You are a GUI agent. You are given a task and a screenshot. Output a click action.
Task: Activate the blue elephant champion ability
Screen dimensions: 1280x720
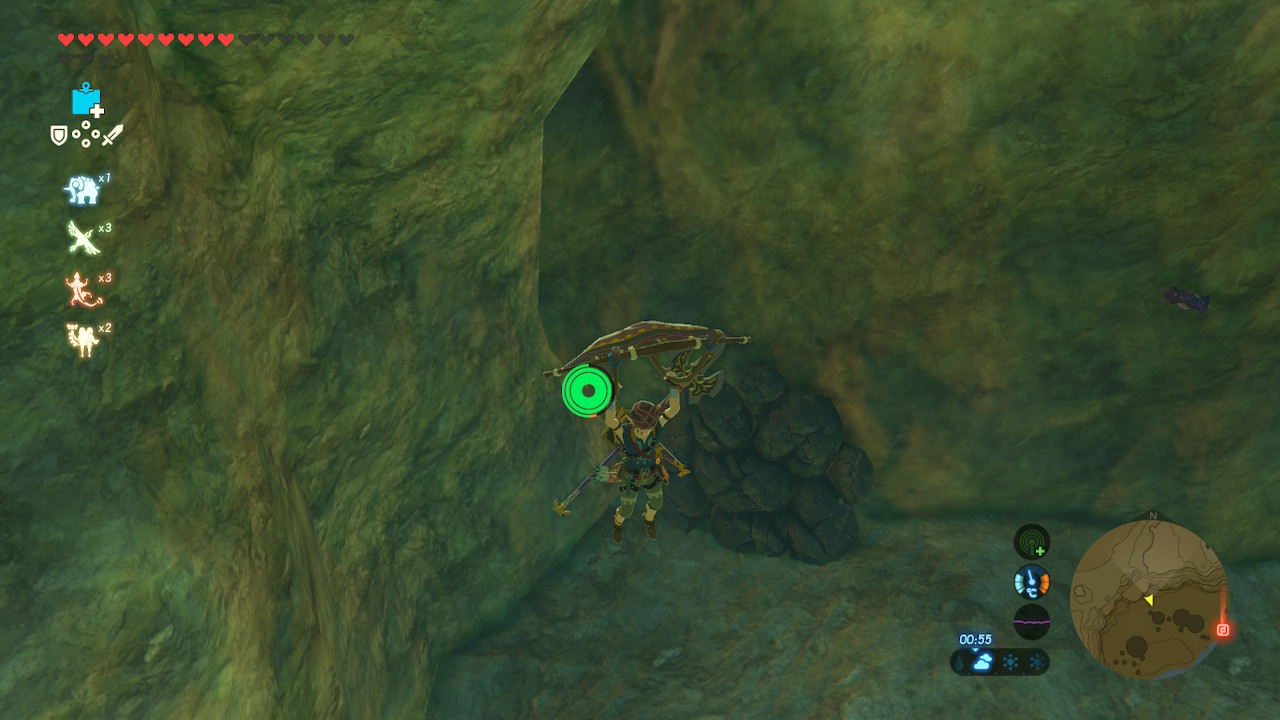pyautogui.click(x=82, y=188)
